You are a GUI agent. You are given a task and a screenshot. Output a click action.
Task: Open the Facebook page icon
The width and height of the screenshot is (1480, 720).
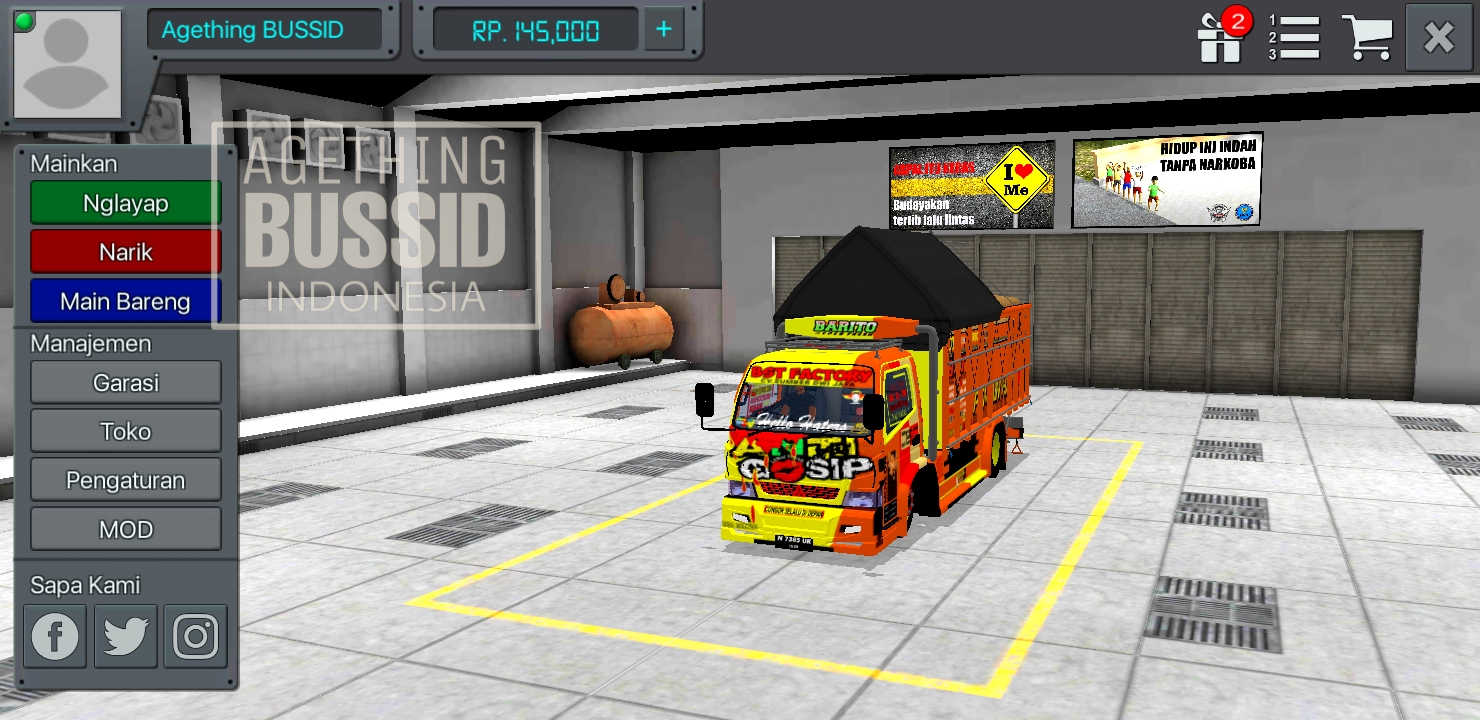click(x=55, y=635)
